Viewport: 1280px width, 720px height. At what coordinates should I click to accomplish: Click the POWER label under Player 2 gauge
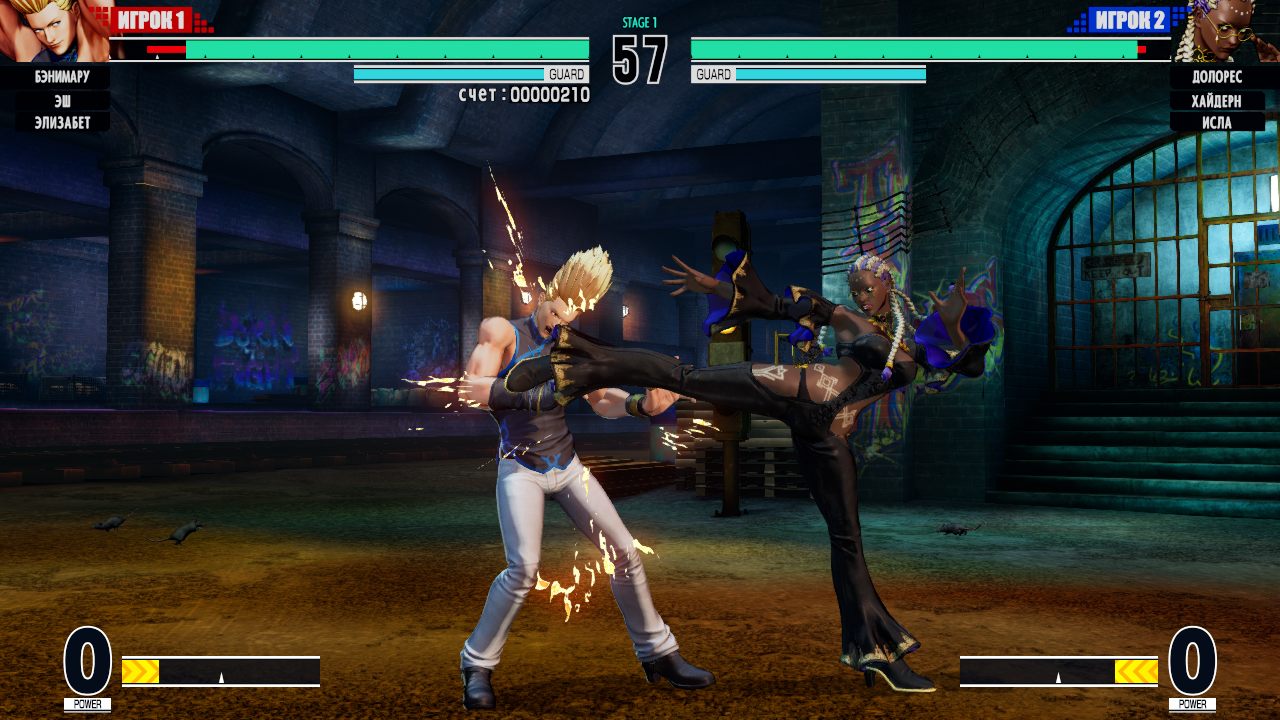point(1192,703)
